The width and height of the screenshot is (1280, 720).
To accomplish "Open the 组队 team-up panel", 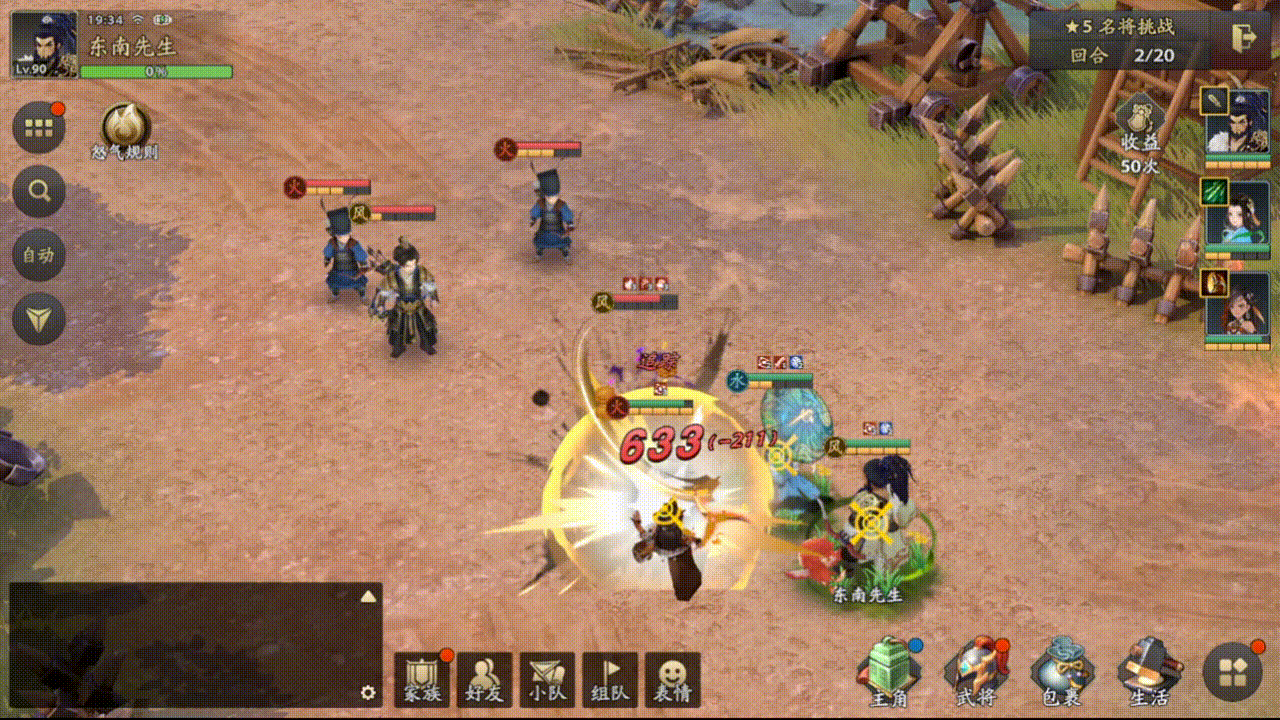I will click(610, 679).
